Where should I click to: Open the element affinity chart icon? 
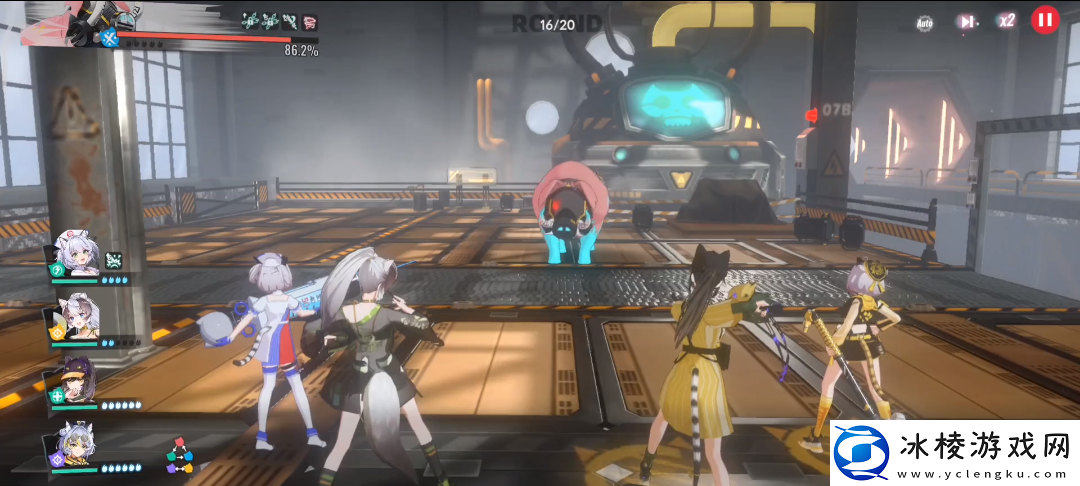(x=179, y=455)
